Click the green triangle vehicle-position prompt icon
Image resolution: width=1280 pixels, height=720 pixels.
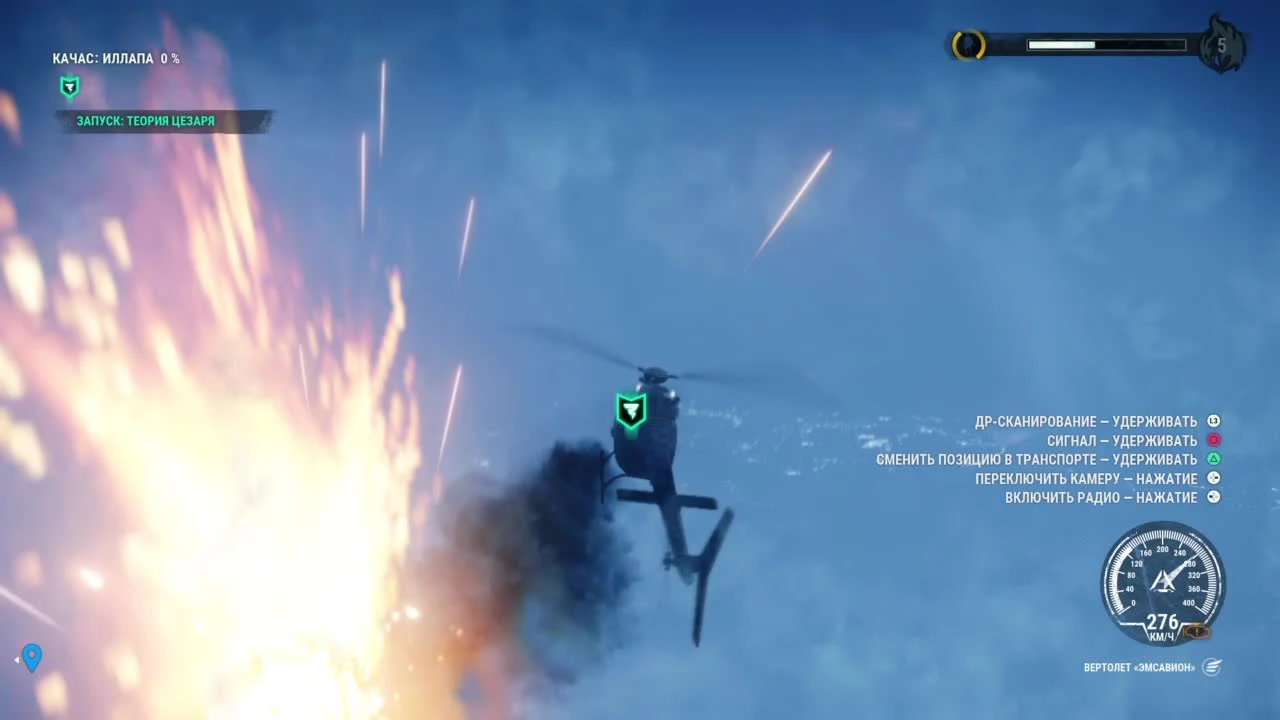(x=1213, y=459)
